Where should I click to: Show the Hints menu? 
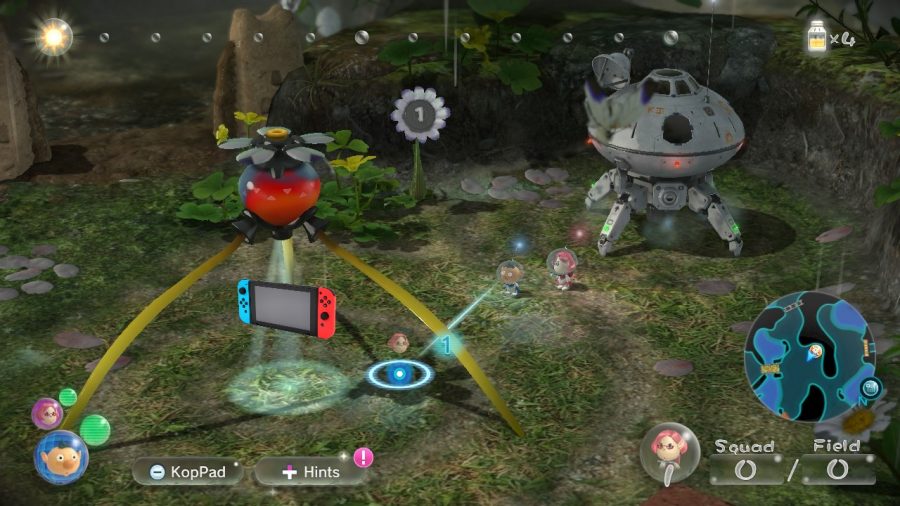310,471
